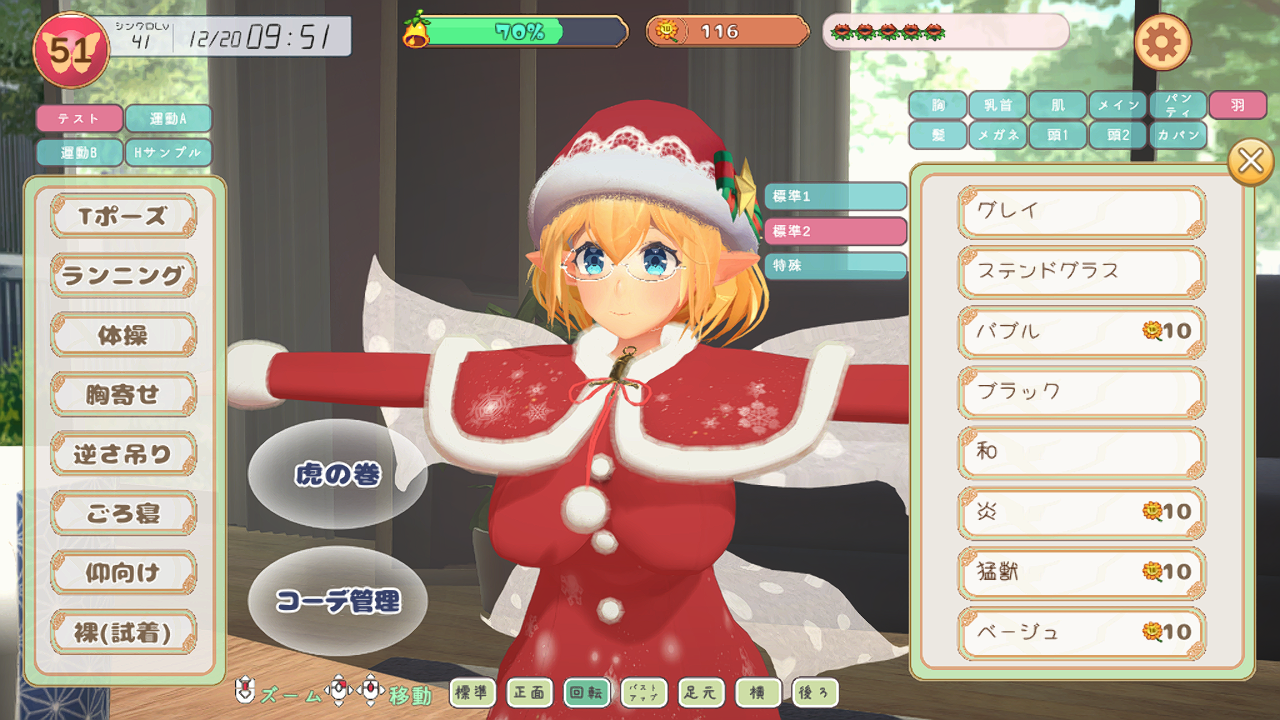Image resolution: width=1280 pixels, height=720 pixels.
Task: Choose the グレイ wing style
Action: point(1081,212)
